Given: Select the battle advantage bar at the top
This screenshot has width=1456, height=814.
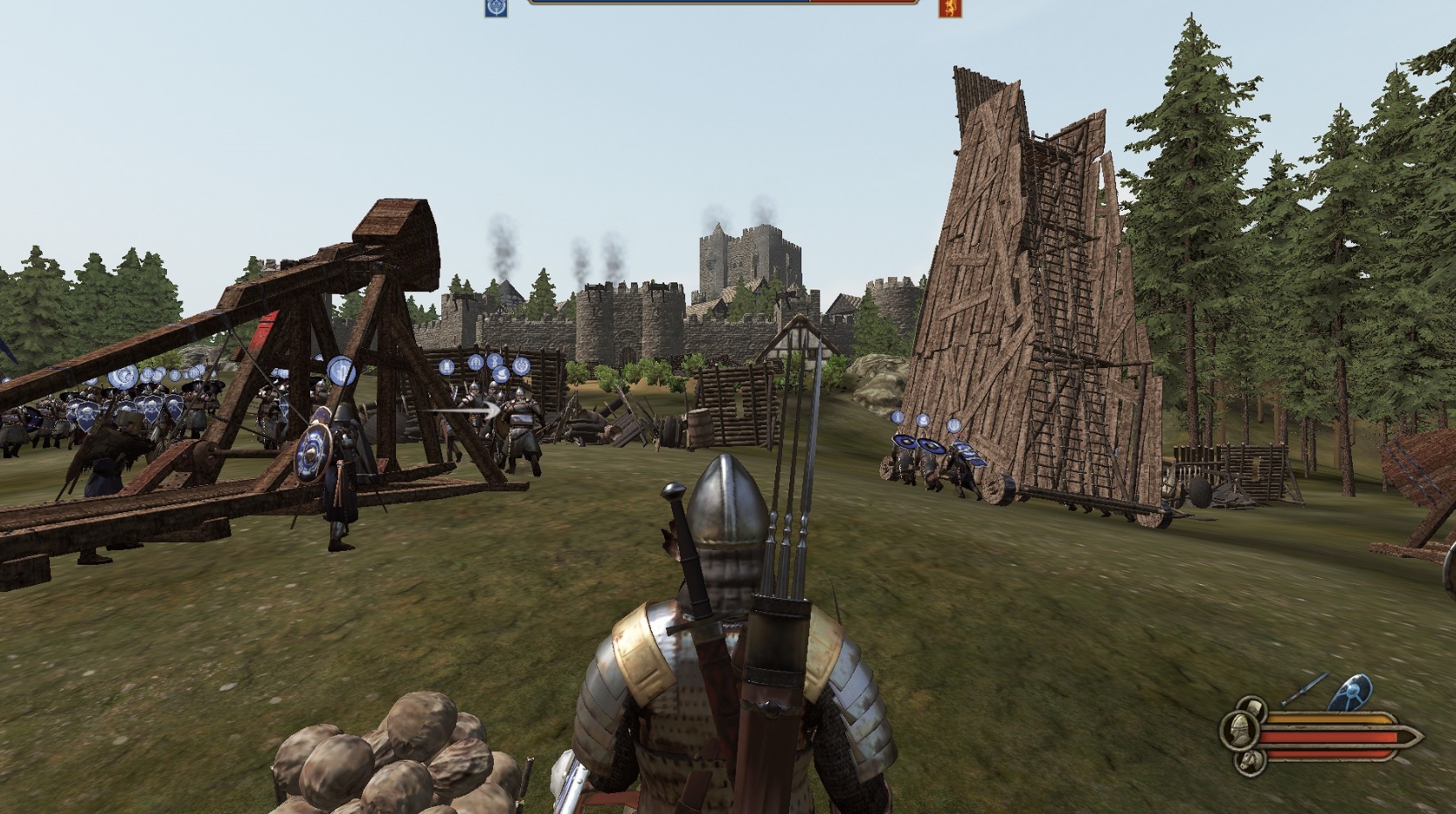Looking at the screenshot, I should (725, 3).
